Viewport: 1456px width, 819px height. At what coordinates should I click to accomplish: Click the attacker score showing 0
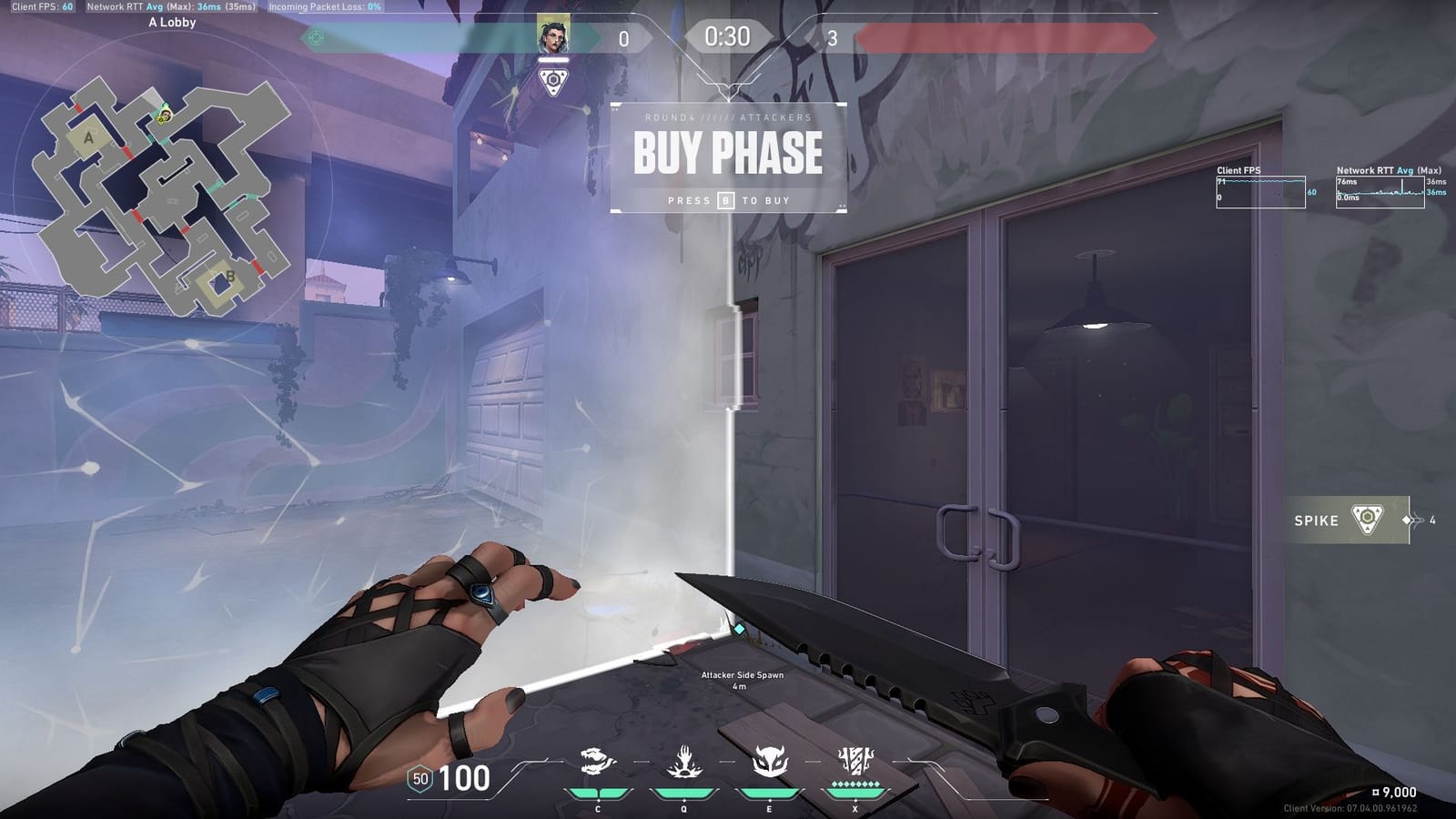[623, 39]
